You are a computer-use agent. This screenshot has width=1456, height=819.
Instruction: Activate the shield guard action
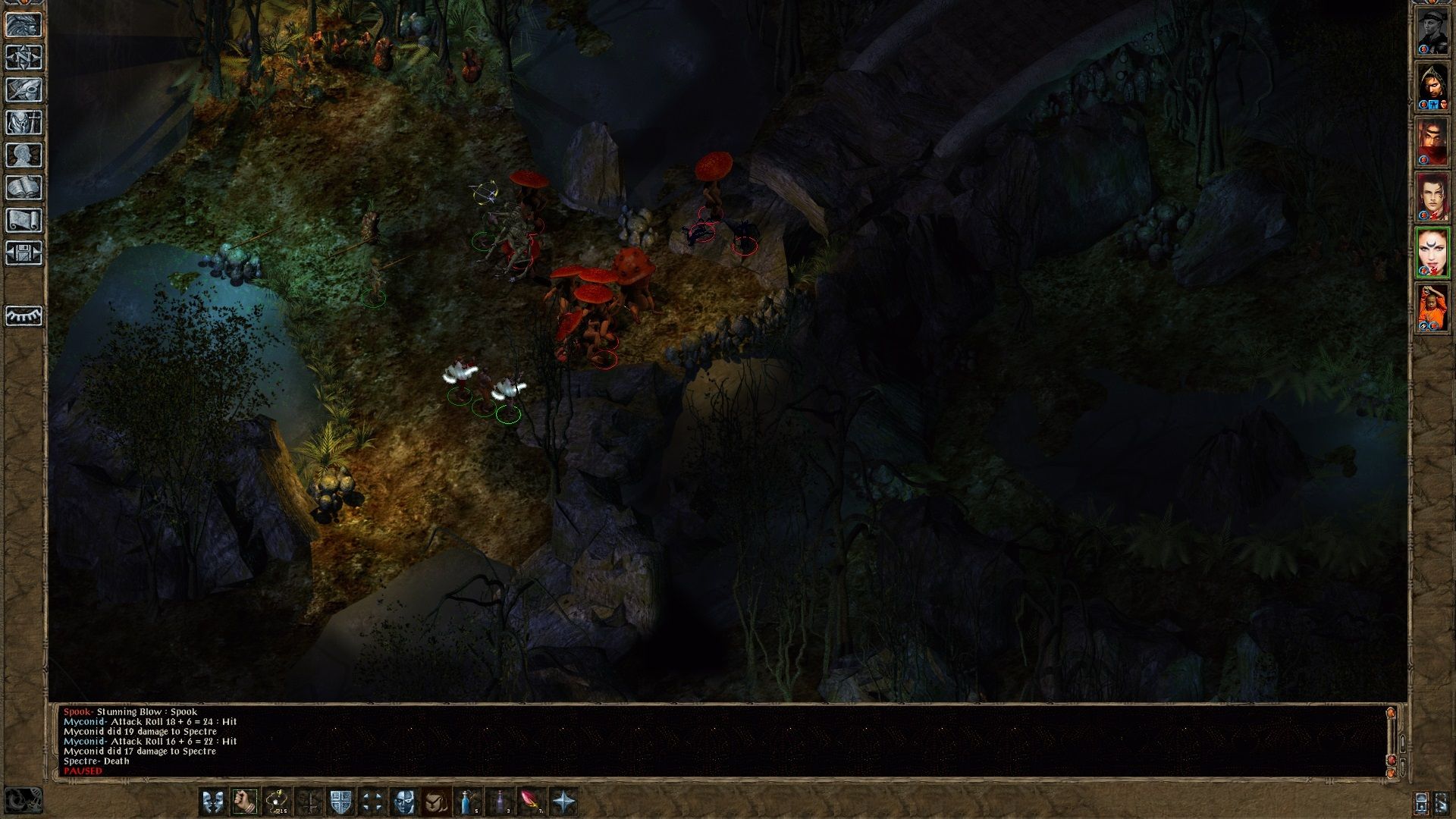340,801
